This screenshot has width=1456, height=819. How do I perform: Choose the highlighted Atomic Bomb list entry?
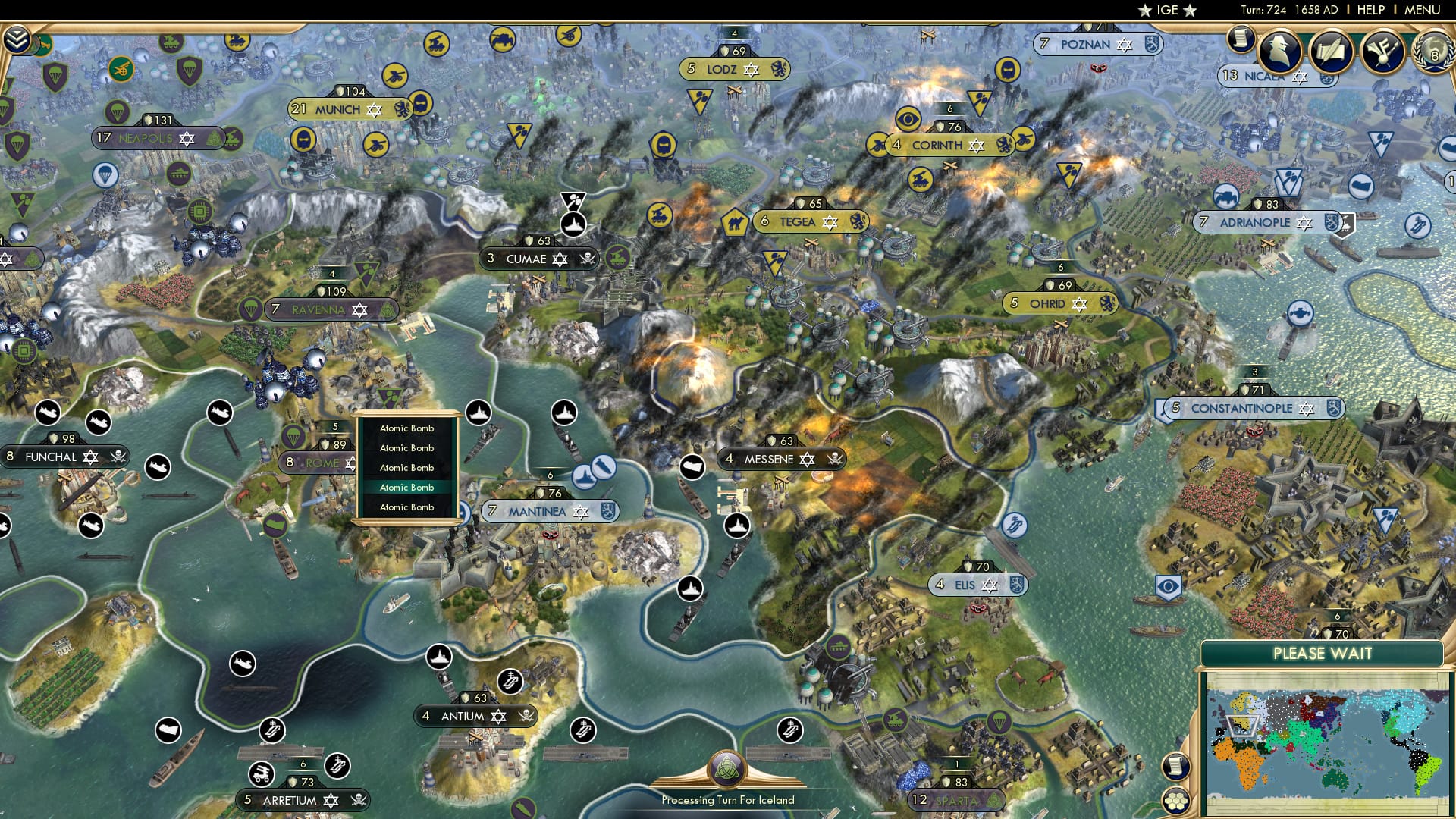pos(406,487)
